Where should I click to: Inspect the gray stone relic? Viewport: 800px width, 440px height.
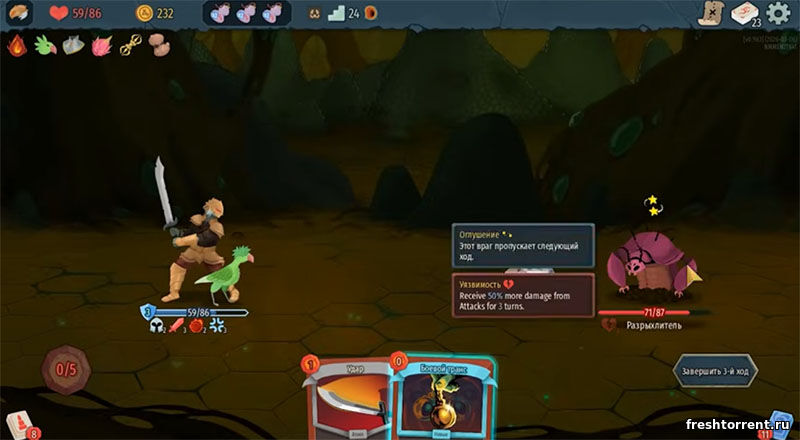click(72, 45)
